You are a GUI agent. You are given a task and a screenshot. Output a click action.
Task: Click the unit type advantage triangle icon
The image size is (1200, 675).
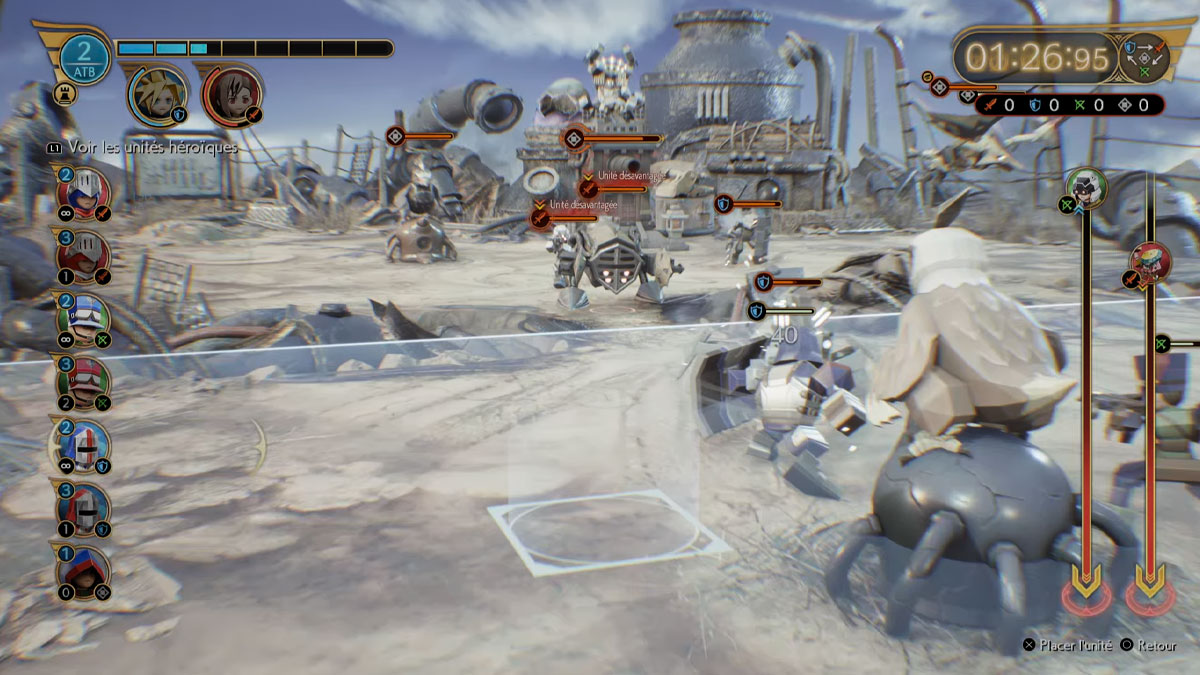point(1143,57)
